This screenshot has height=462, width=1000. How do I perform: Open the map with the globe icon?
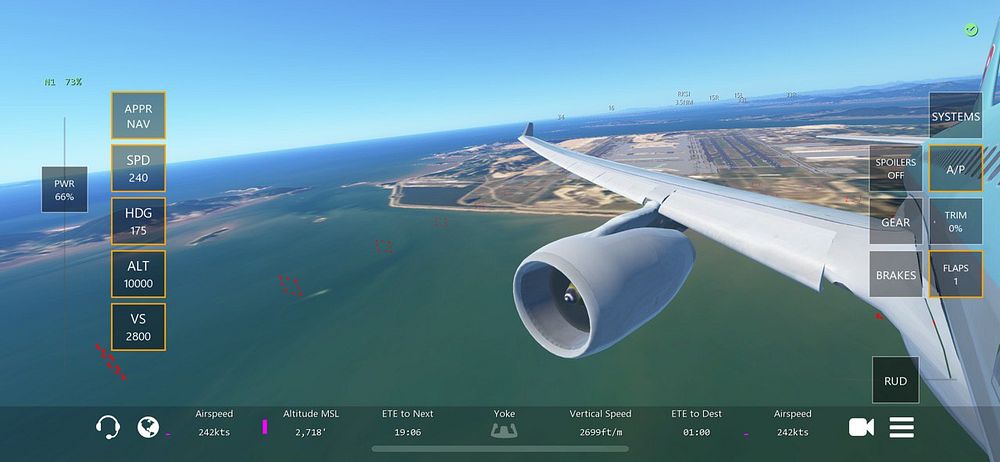pos(148,427)
